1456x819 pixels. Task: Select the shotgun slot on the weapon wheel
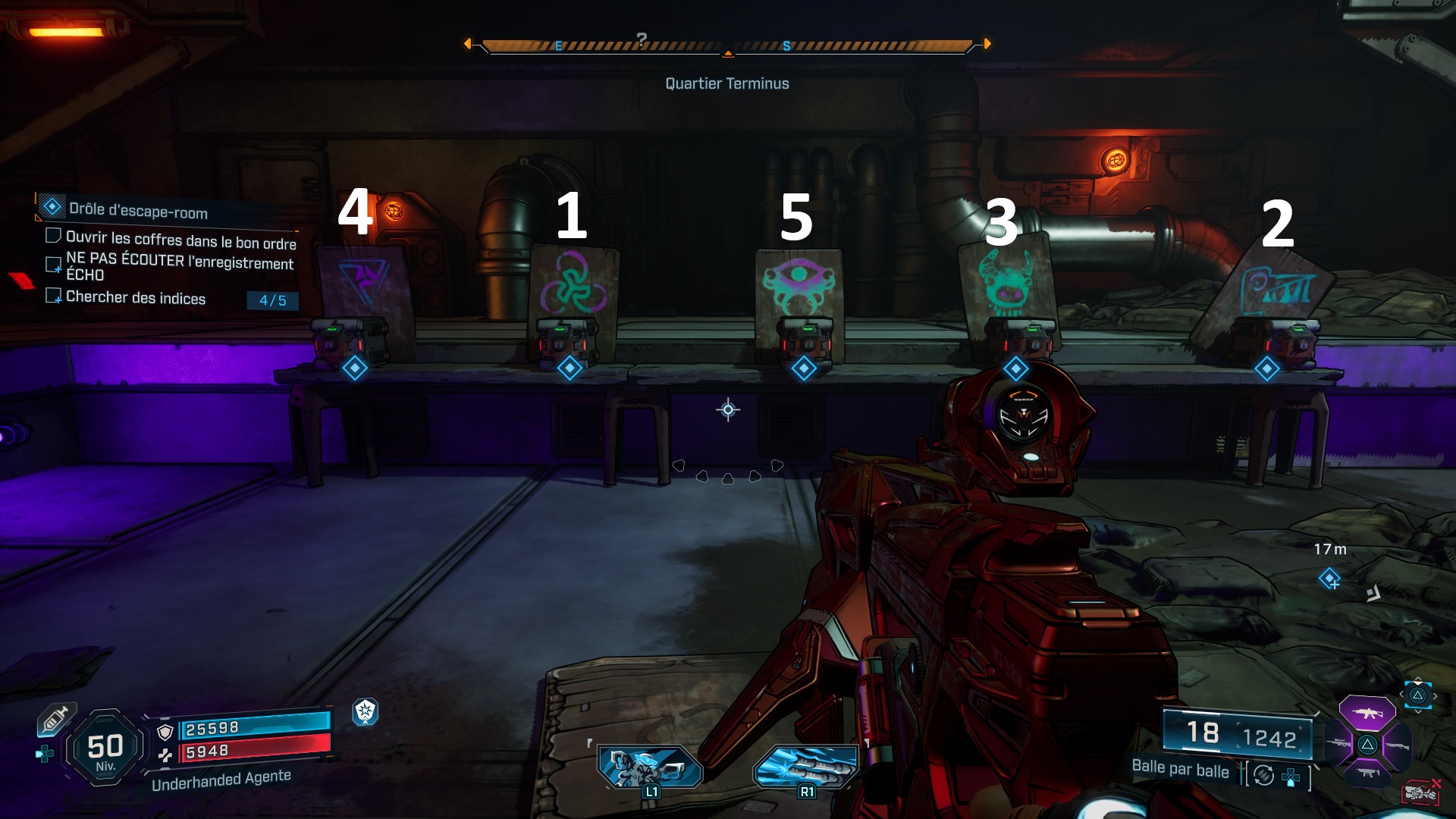[x=1398, y=745]
